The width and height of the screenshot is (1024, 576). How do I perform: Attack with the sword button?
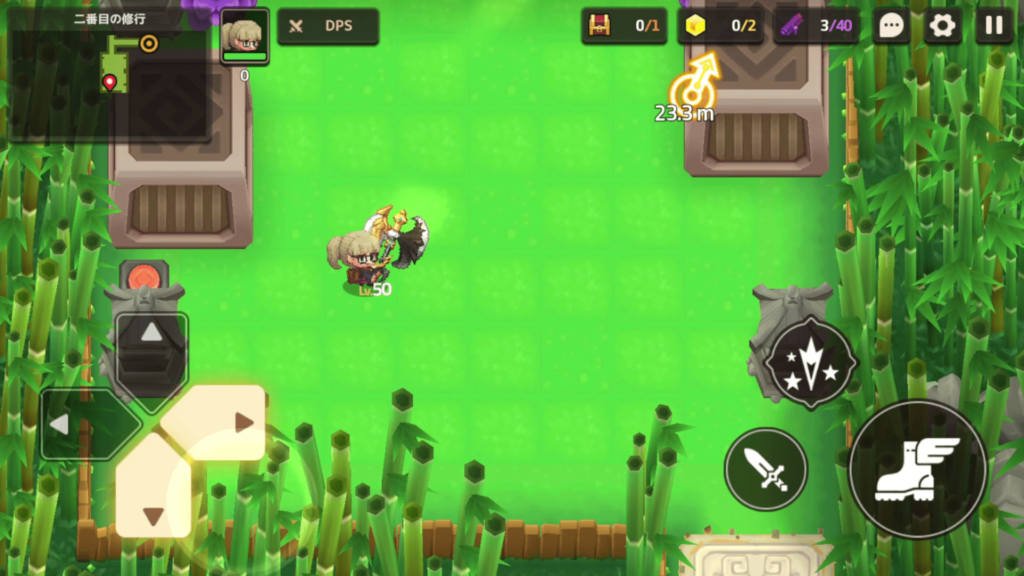point(765,468)
